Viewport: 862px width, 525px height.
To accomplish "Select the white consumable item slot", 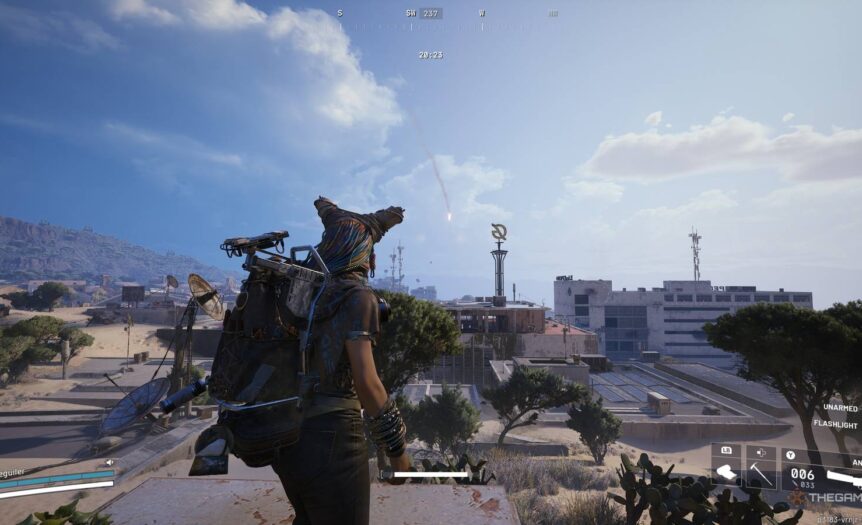I will pos(726,470).
